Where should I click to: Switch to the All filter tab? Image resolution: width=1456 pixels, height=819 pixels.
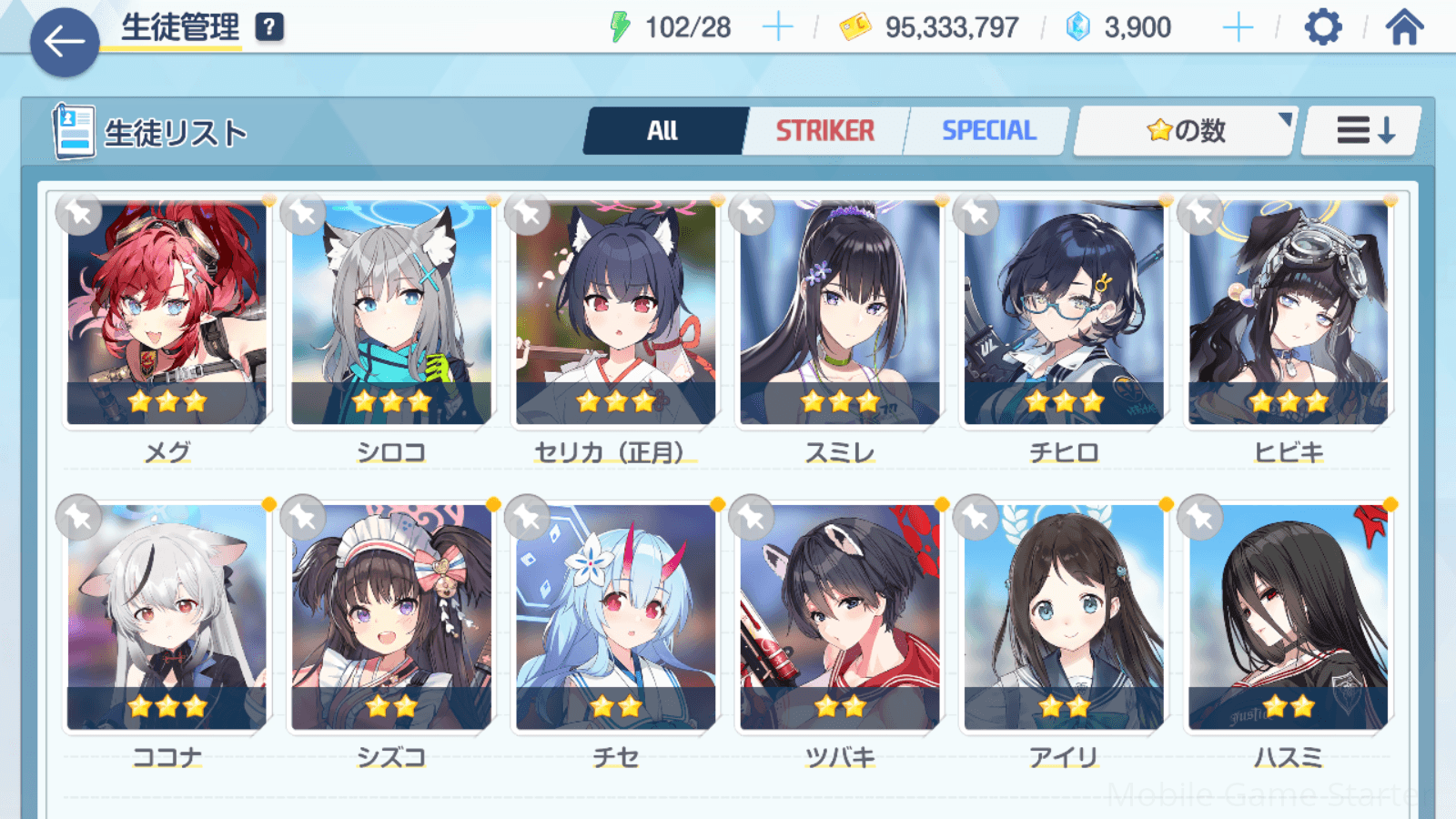click(663, 131)
